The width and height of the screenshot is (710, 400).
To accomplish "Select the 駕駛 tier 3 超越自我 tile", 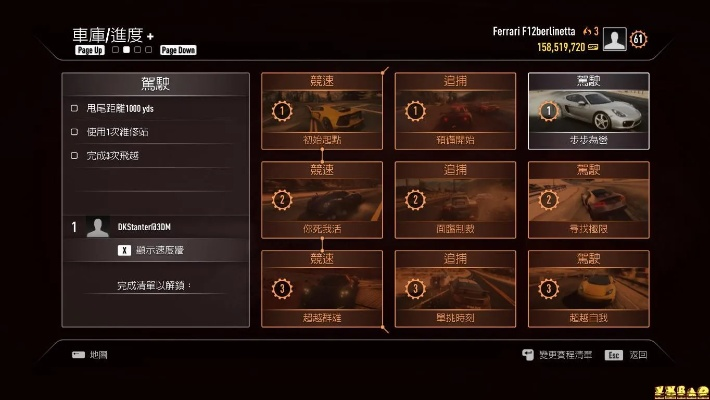I will click(x=588, y=289).
